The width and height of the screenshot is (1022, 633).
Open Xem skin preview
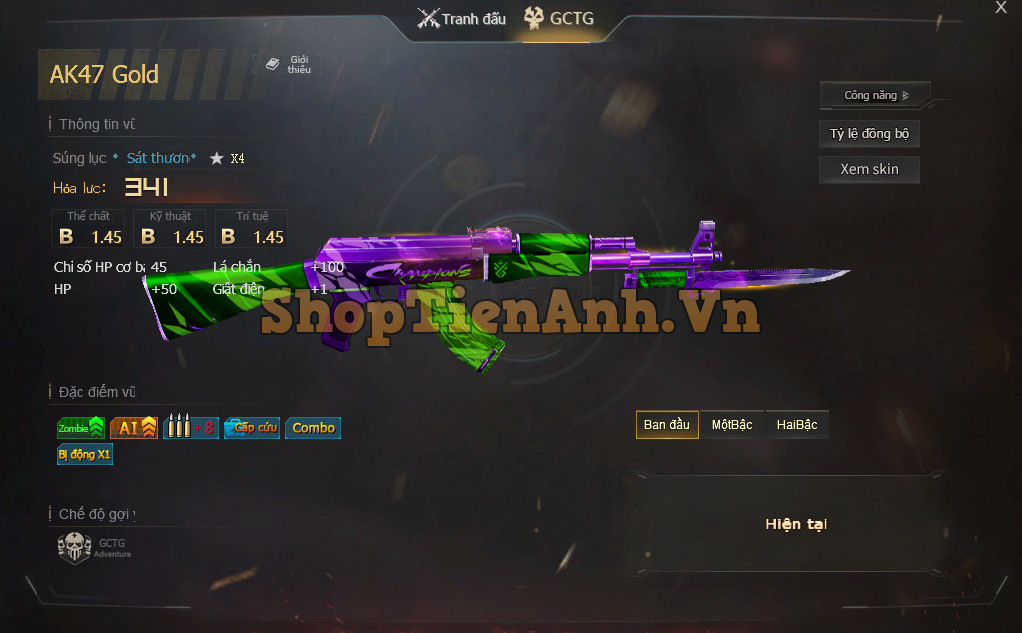coord(869,169)
